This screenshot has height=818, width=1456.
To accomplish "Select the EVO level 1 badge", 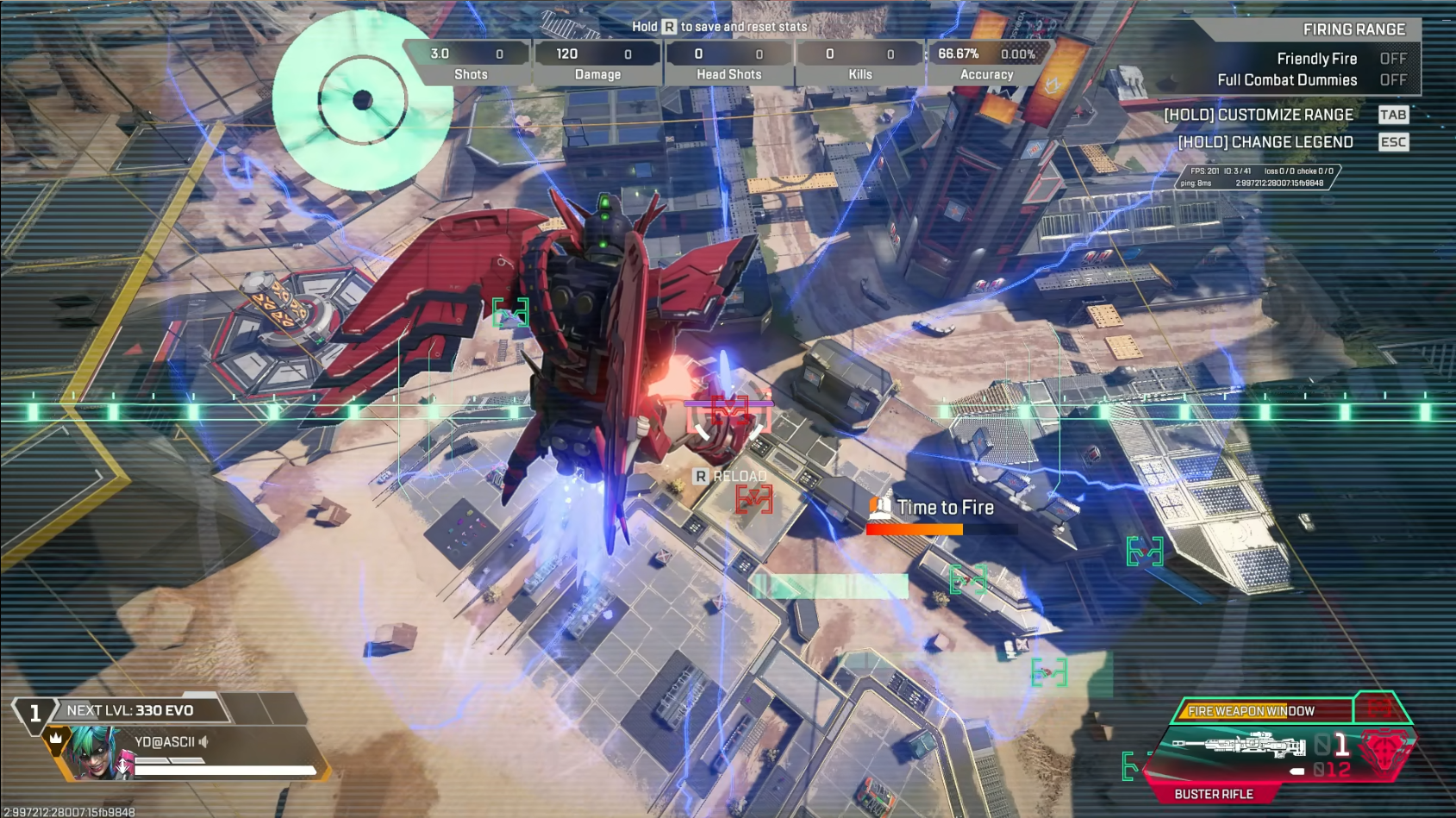I will 34,713.
